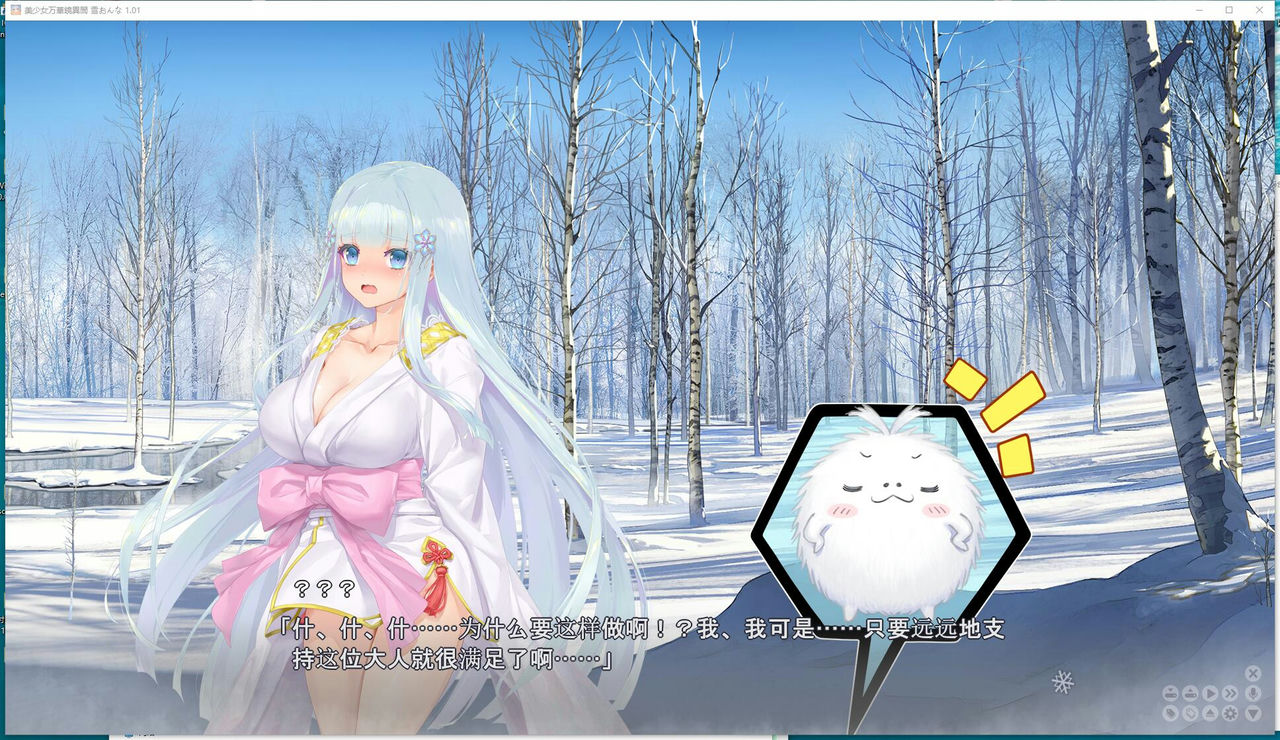Click the X icon above the quick menu
The image size is (1280, 740).
(x=1253, y=673)
